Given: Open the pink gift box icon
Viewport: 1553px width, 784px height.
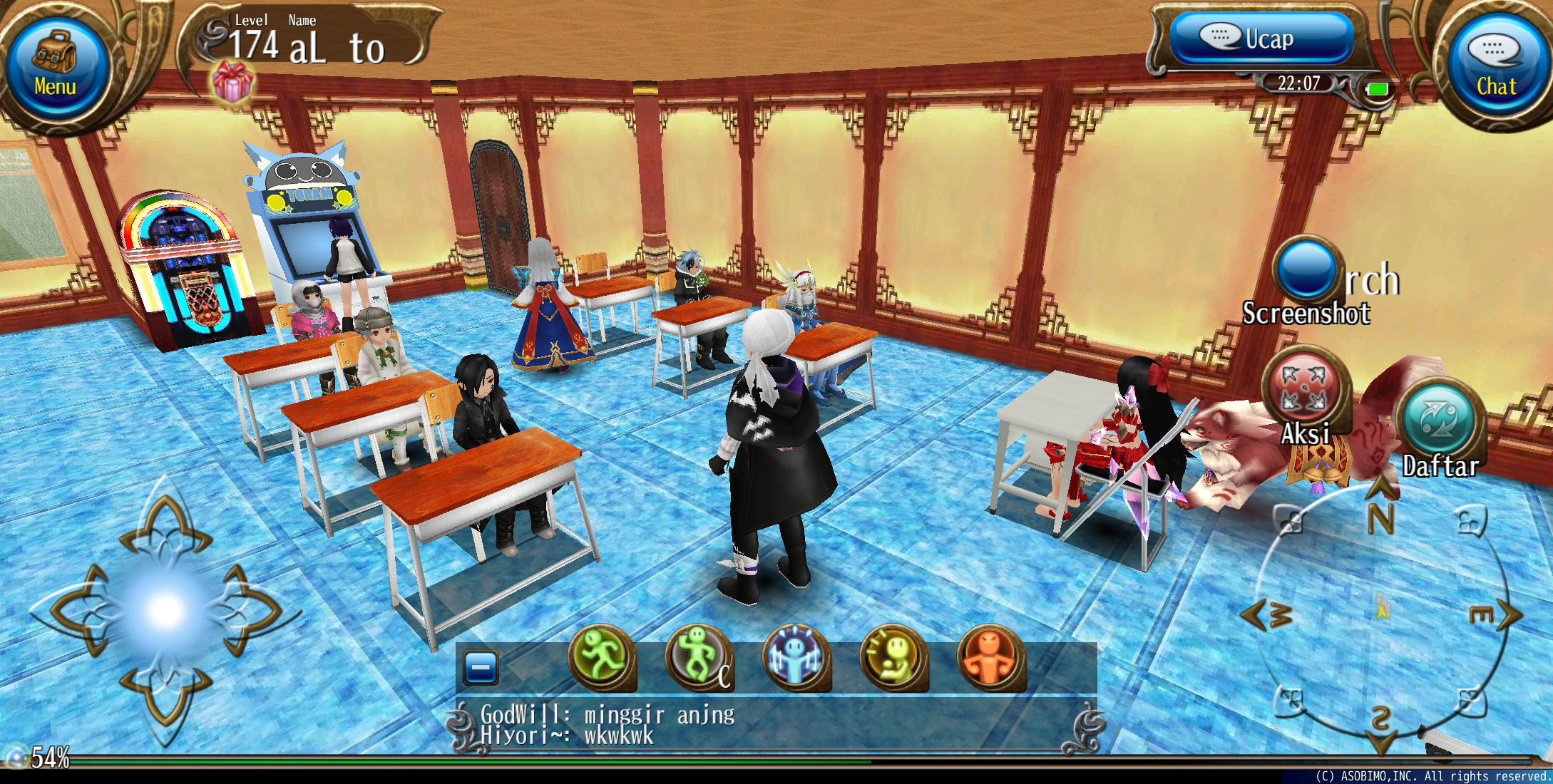Looking at the screenshot, I should click(232, 81).
